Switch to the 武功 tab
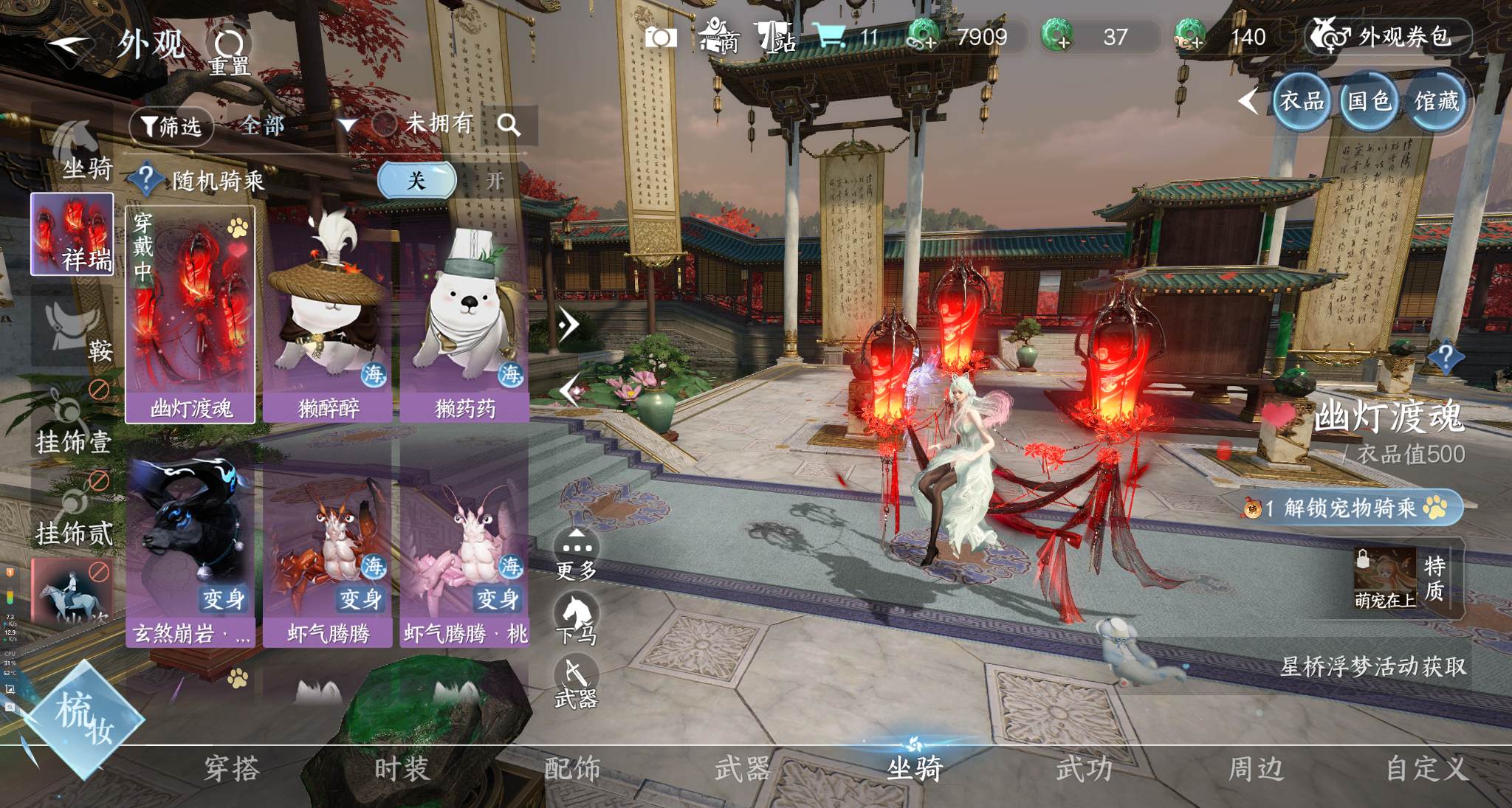The height and width of the screenshot is (808, 1512). (1084, 770)
